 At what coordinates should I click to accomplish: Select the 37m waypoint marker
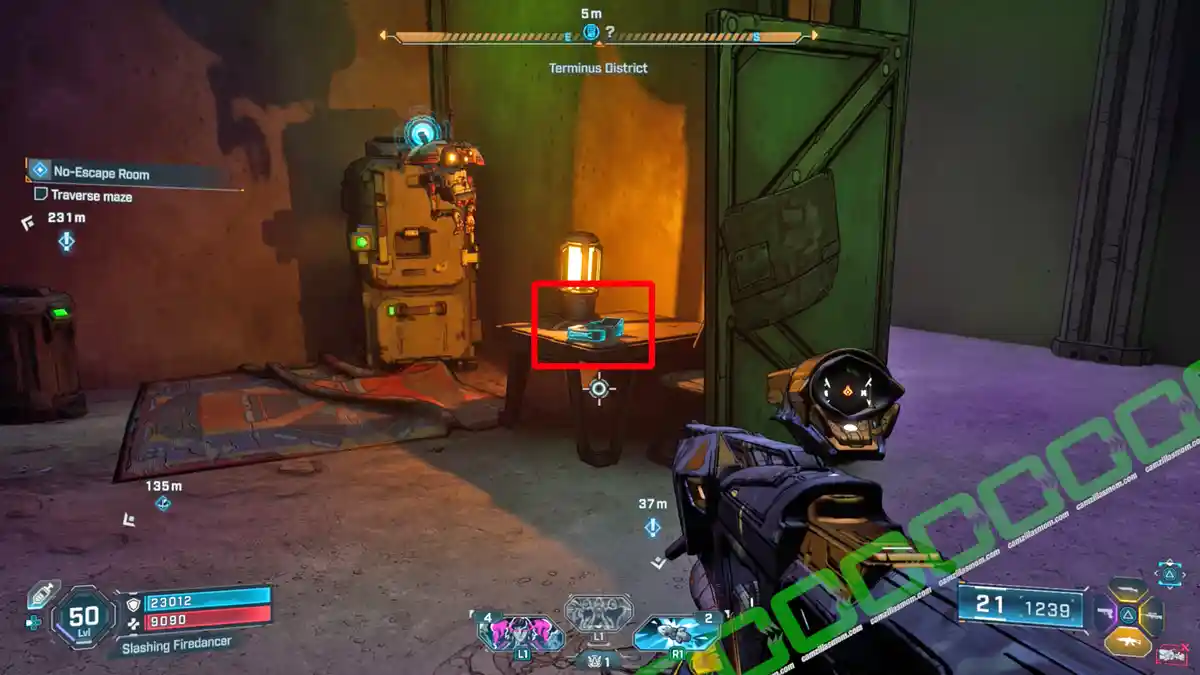coord(653,526)
